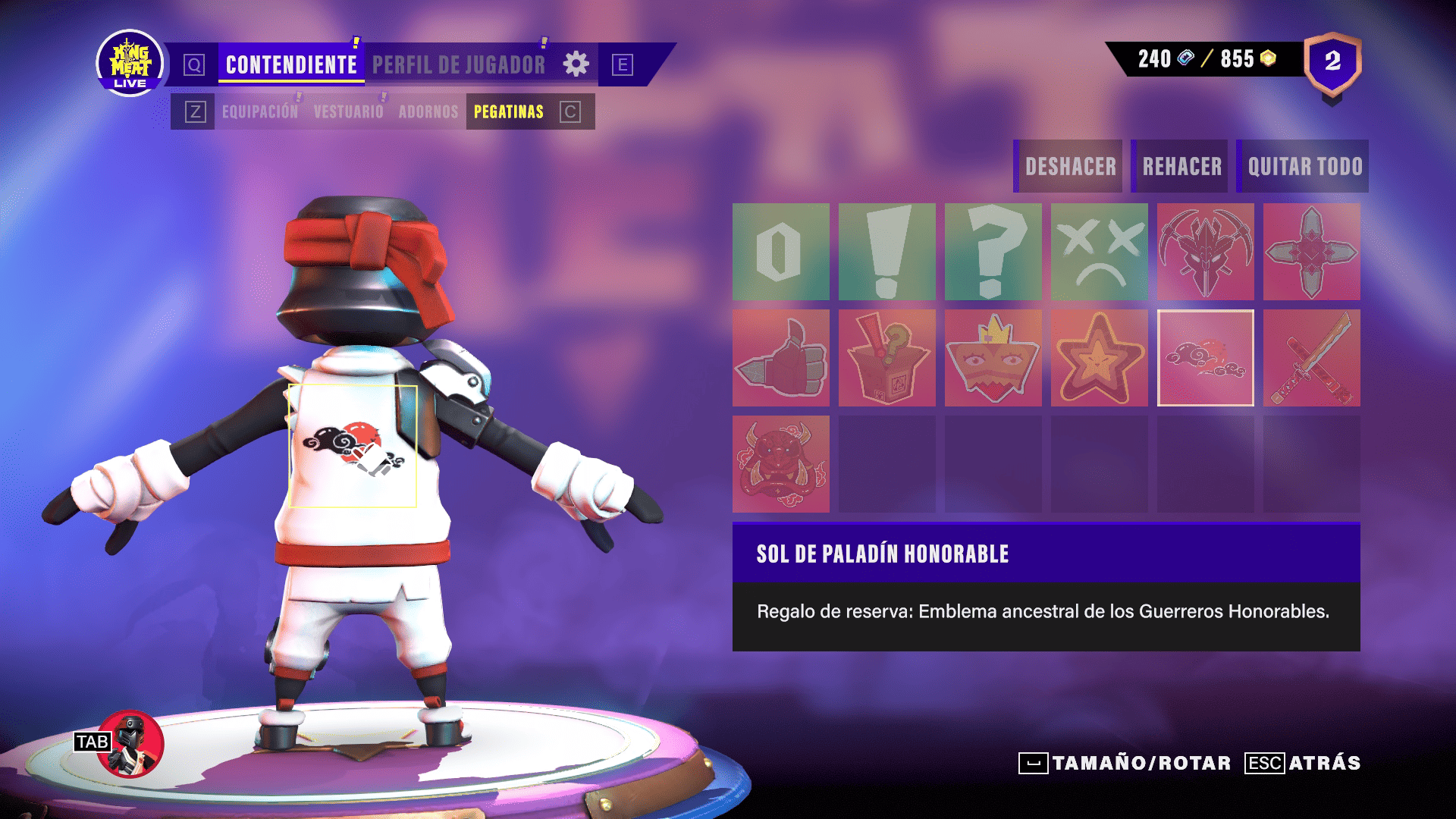Select the Pegatinas sub-tab
Viewport: 1456px width, 819px height.
[508, 112]
